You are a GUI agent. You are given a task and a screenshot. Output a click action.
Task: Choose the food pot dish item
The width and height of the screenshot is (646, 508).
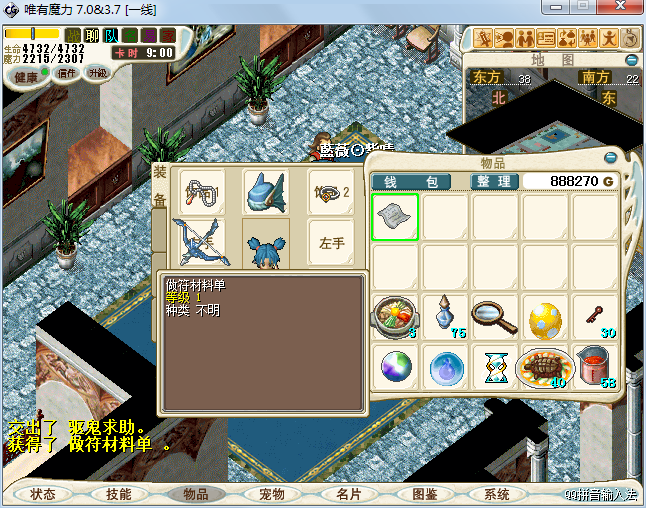pyautogui.click(x=395, y=317)
